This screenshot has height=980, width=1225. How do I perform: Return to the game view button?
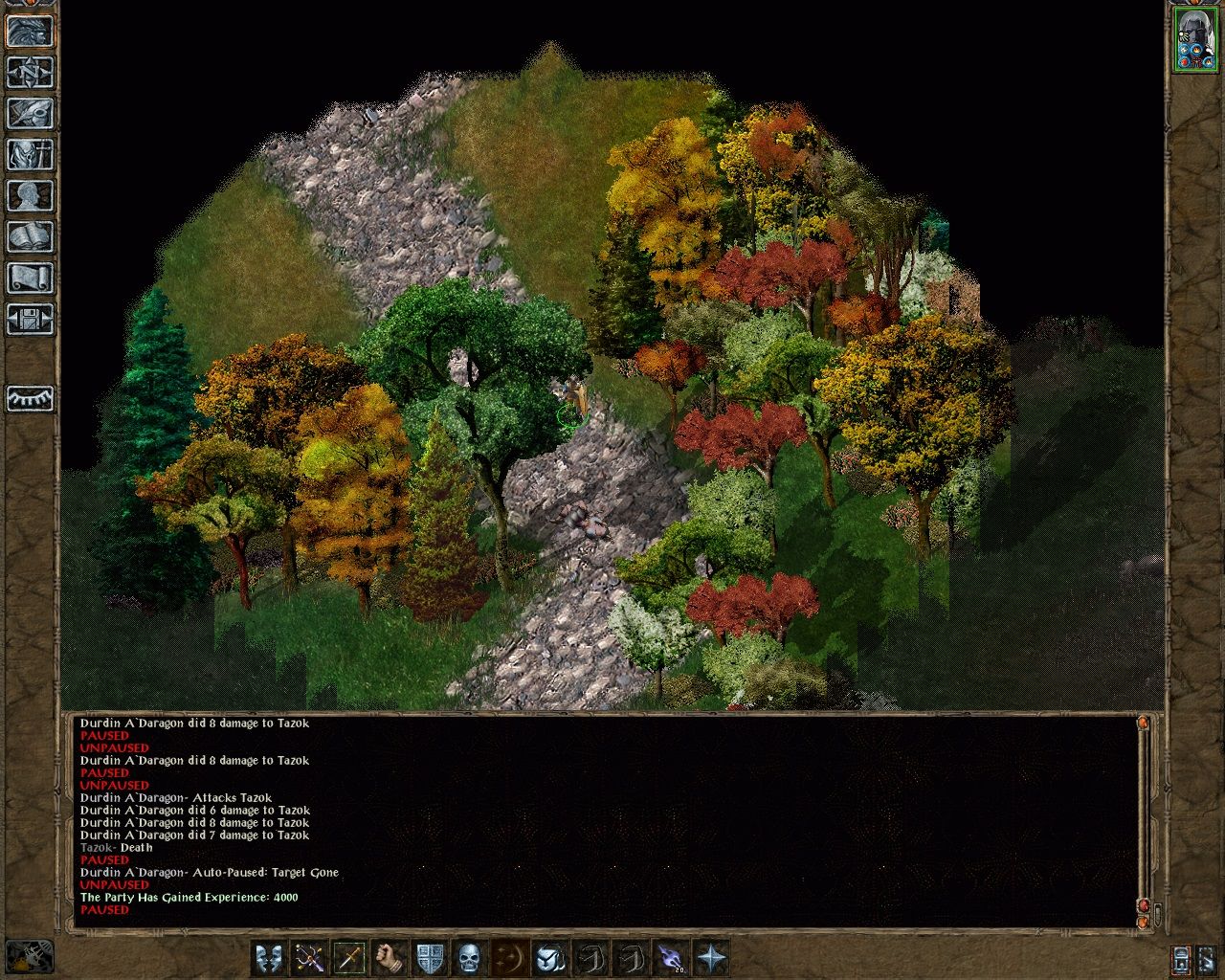pos(30,32)
